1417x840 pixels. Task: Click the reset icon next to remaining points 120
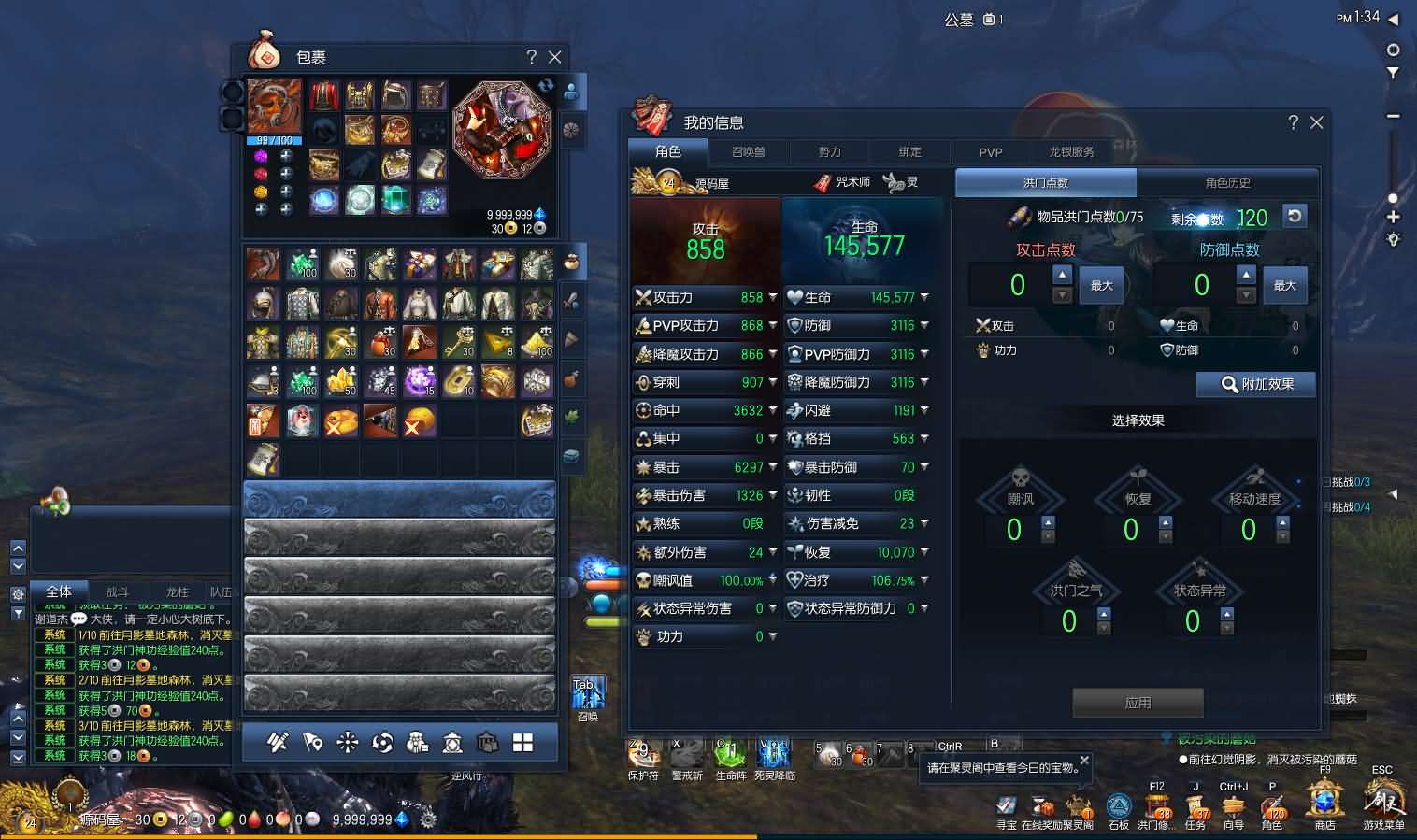tap(1293, 216)
